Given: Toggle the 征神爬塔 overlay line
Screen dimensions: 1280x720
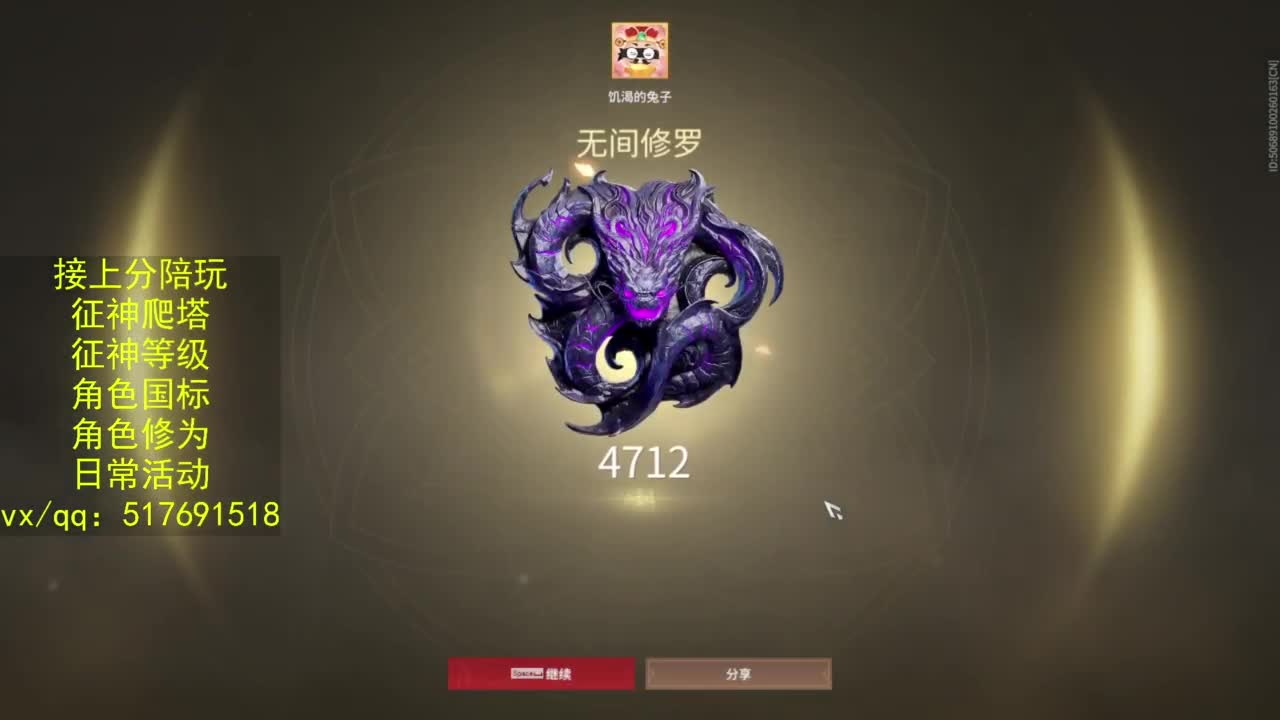Looking at the screenshot, I should pyautogui.click(x=140, y=315).
